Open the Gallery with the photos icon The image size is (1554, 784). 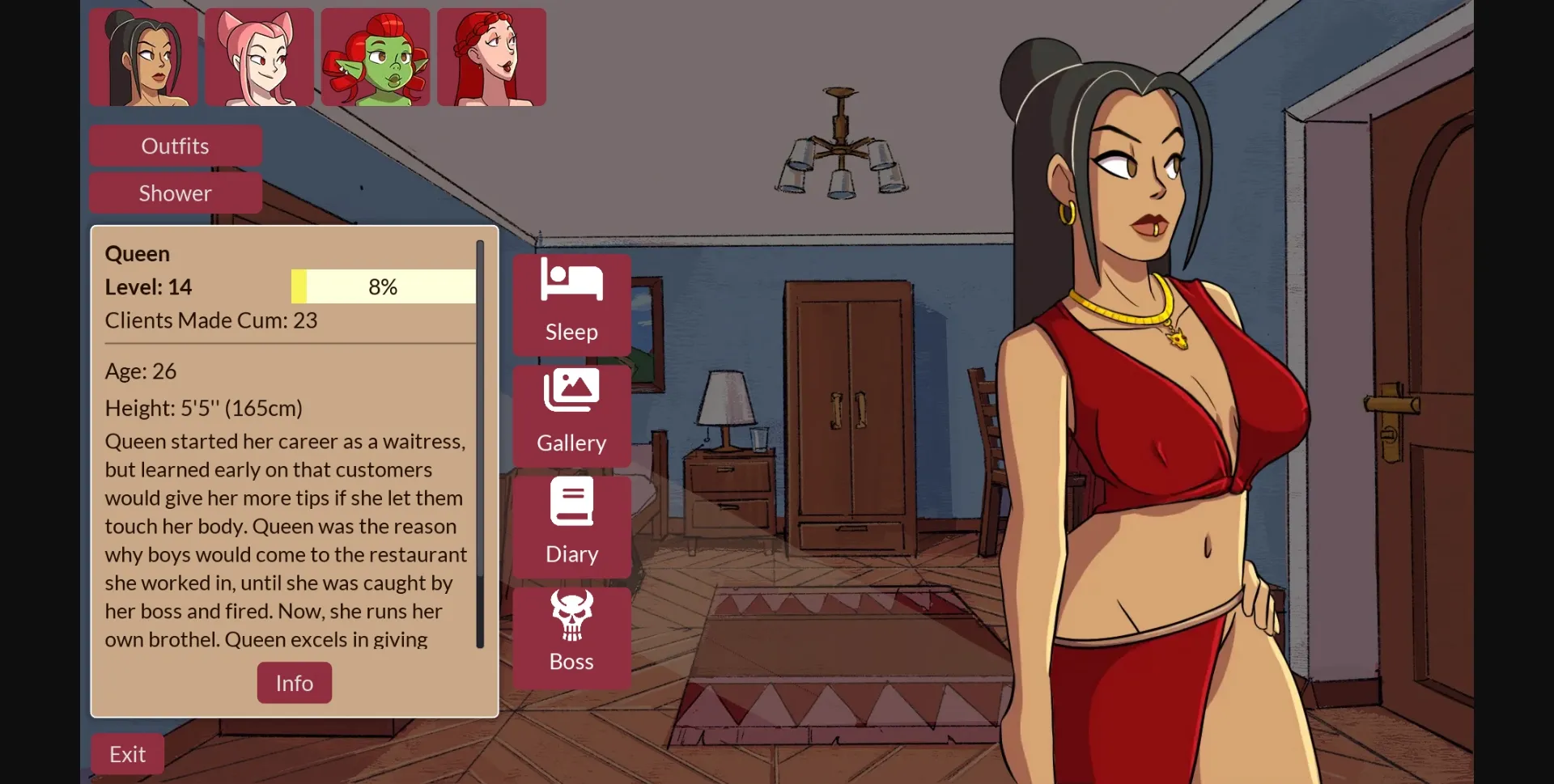click(571, 389)
